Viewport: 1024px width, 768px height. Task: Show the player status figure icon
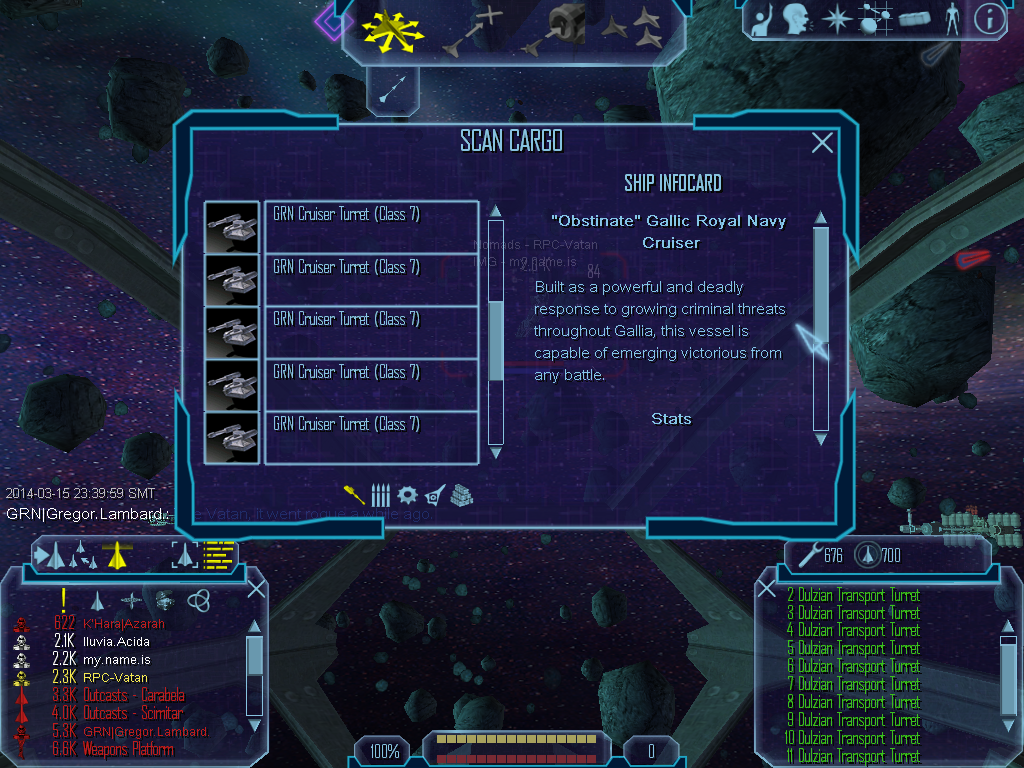[x=951, y=19]
